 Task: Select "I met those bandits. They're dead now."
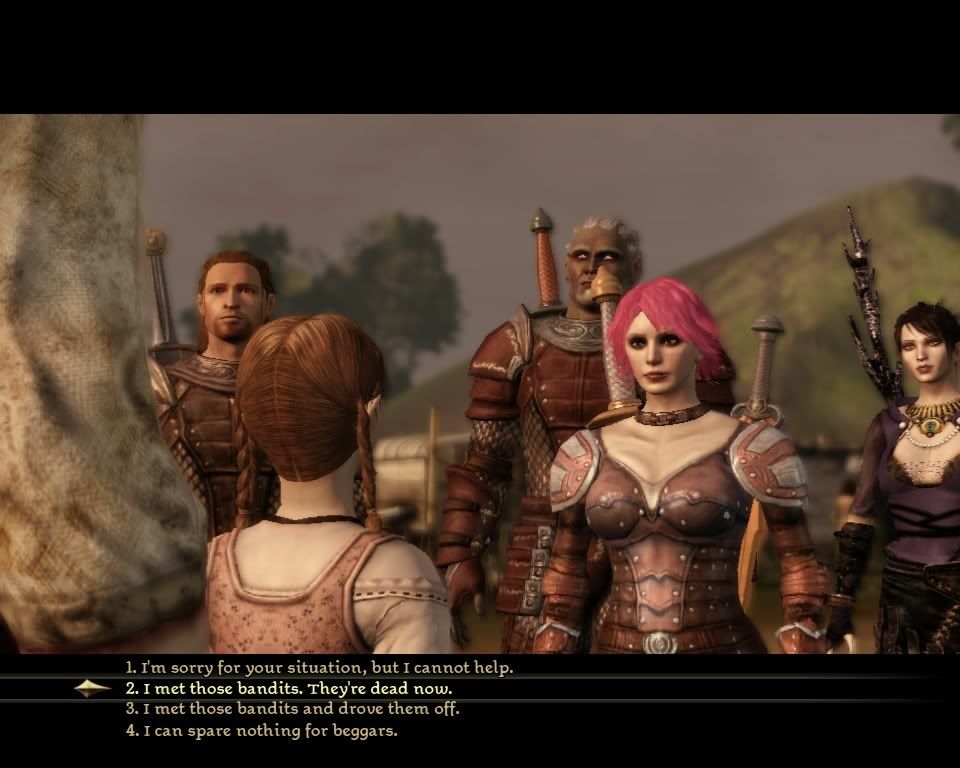pos(288,689)
